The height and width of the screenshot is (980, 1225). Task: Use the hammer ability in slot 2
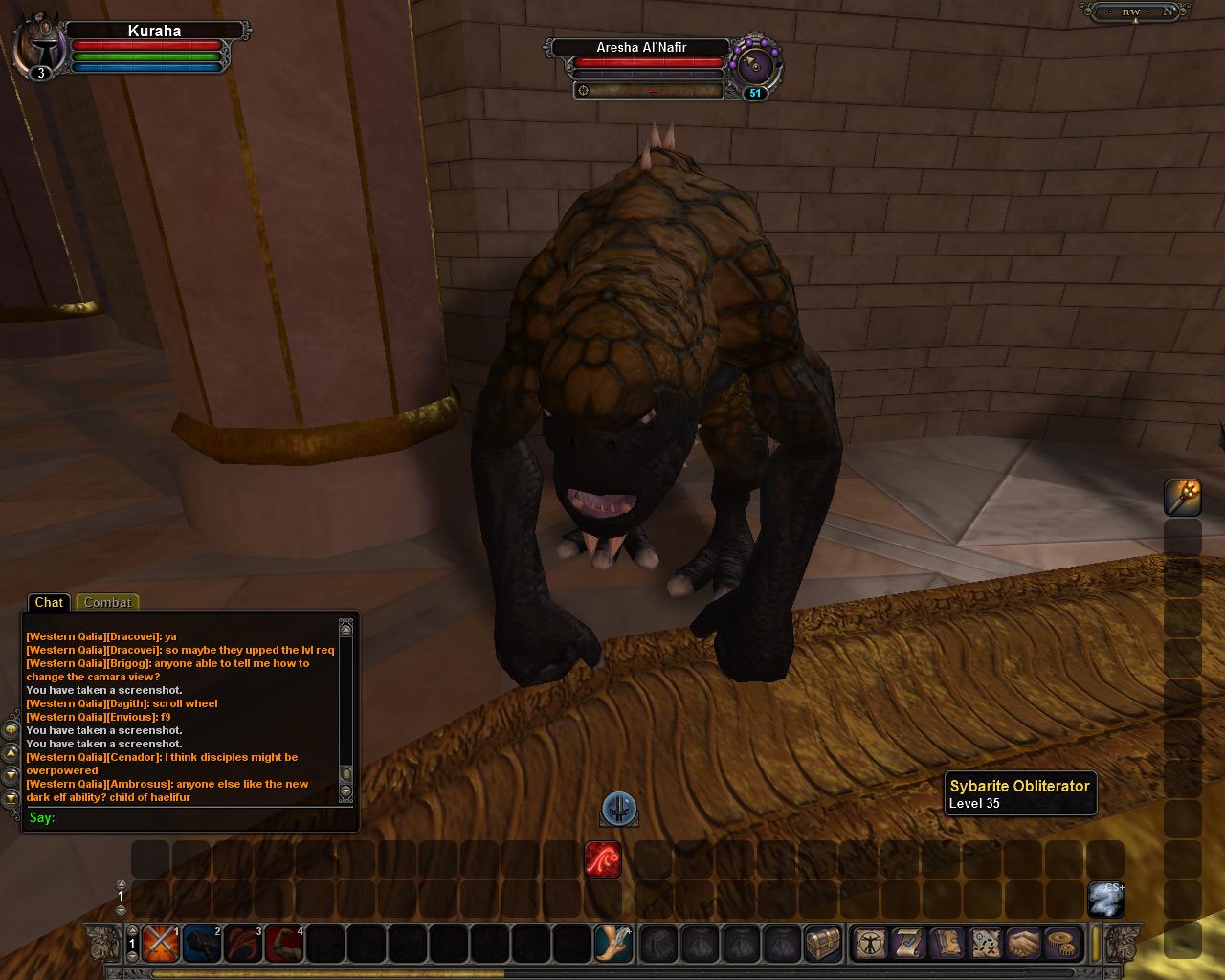coord(201,945)
